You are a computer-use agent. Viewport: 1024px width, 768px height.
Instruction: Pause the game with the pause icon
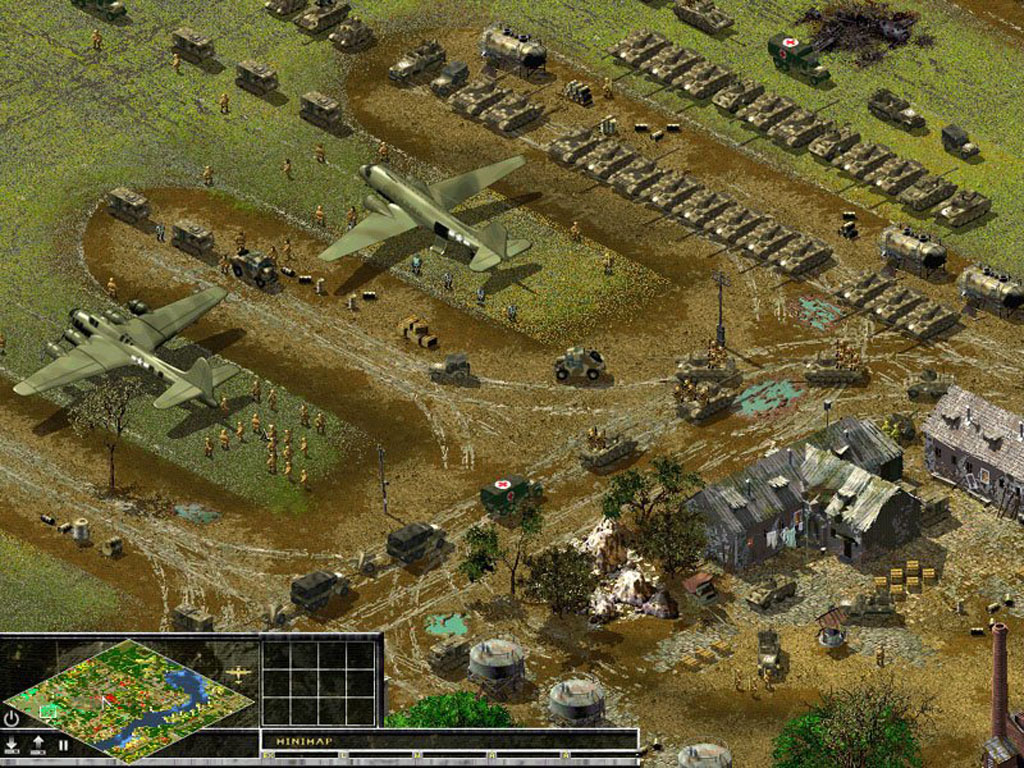pos(63,745)
